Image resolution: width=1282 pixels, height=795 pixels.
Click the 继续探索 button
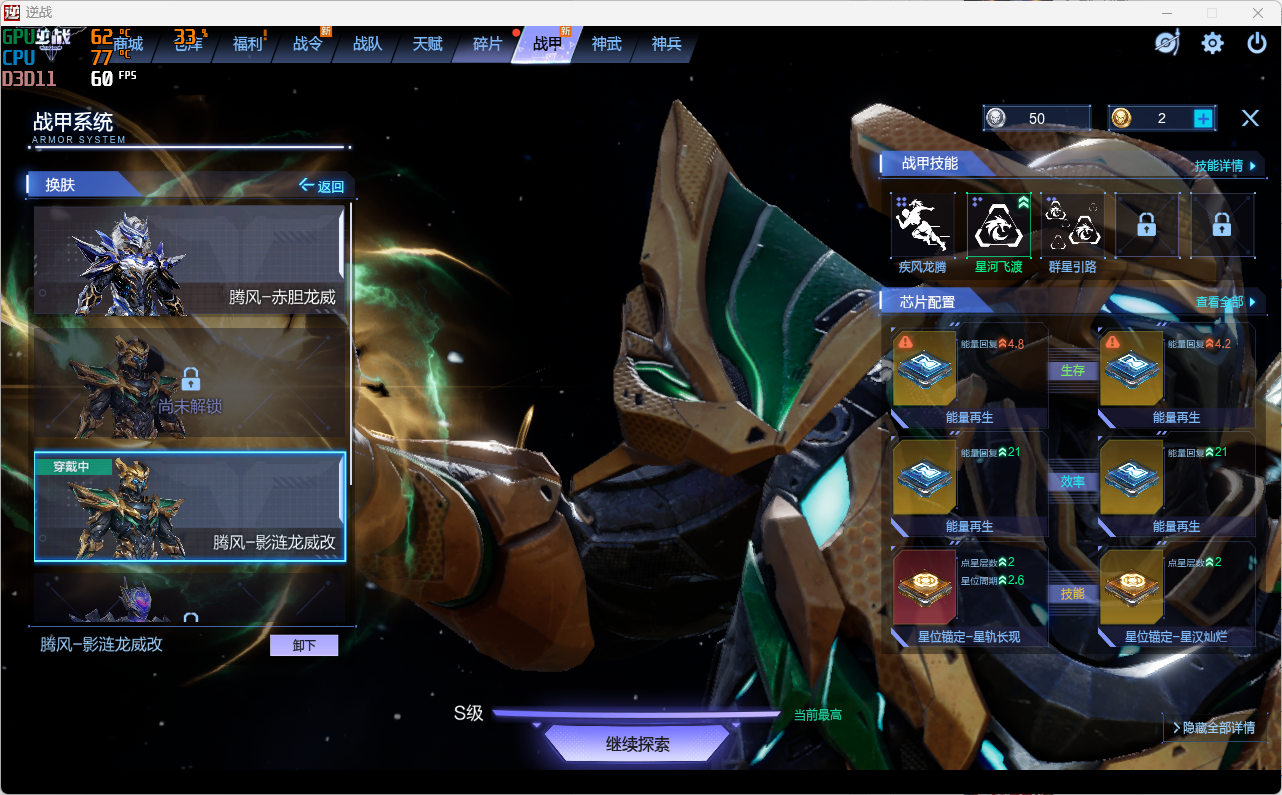click(638, 744)
